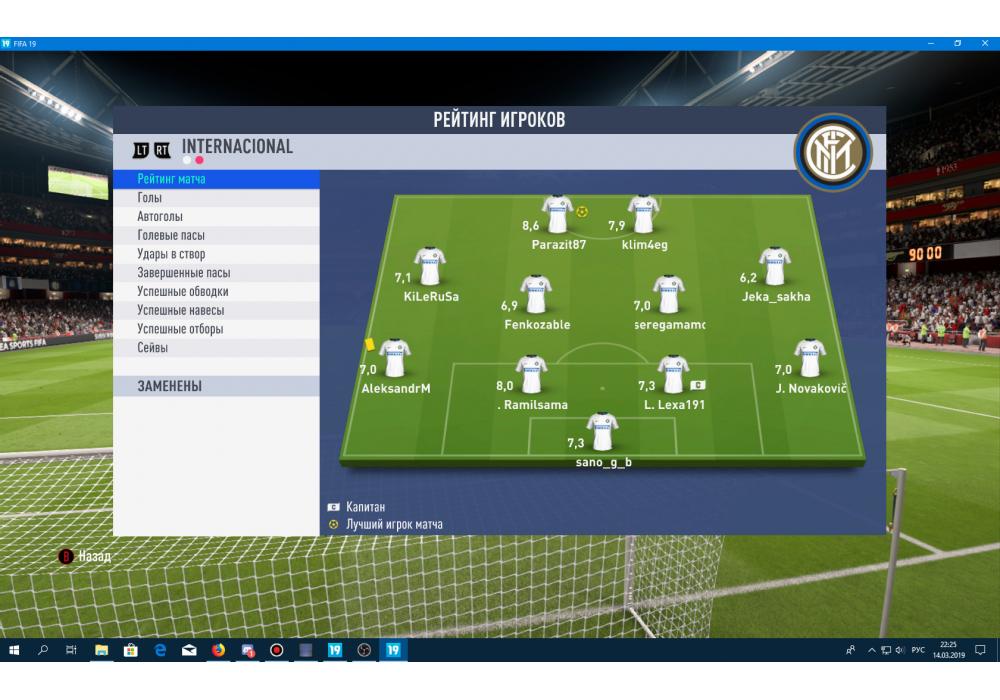
Task: Select goalkeeper sano_g_b
Action: pos(603,433)
